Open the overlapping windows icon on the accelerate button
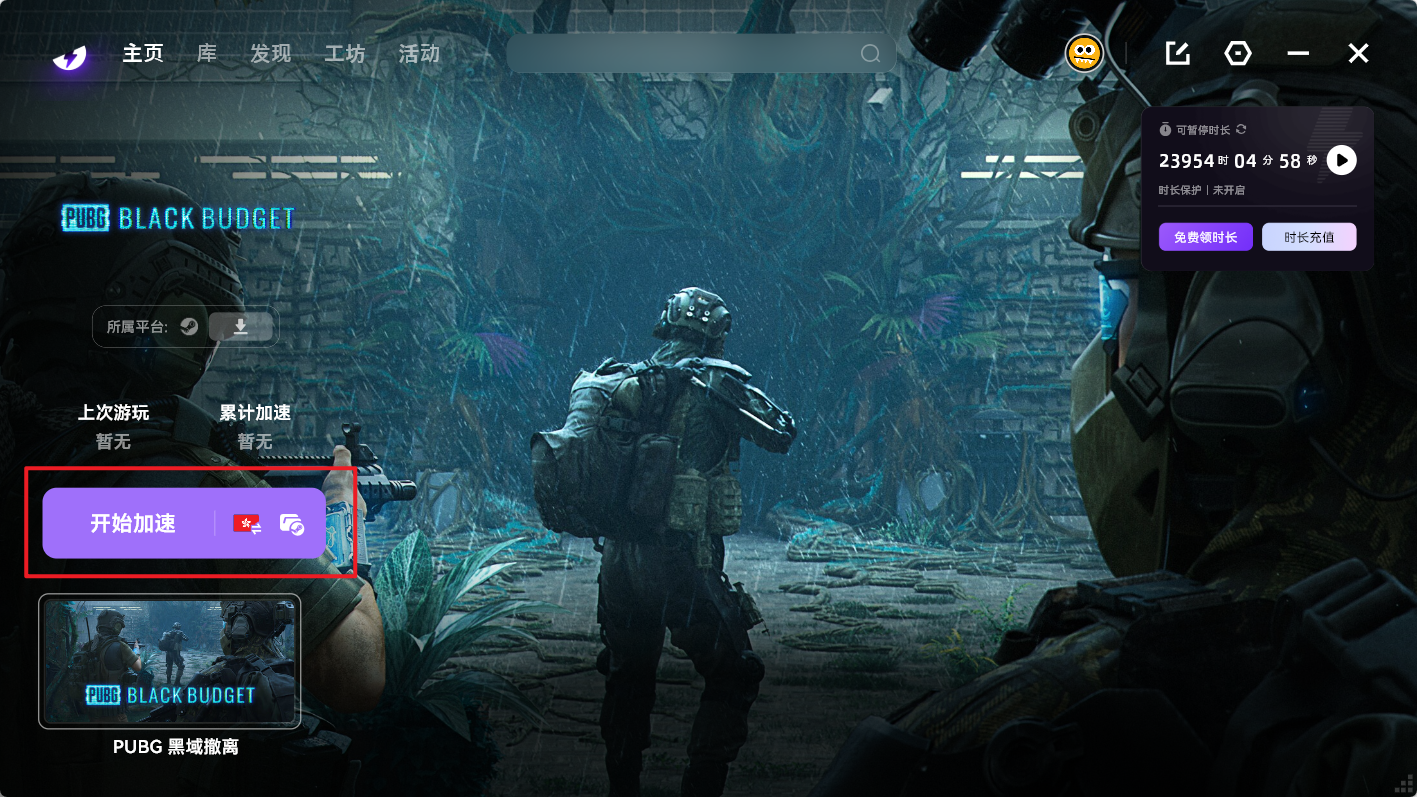This screenshot has width=1417, height=797. coord(291,523)
